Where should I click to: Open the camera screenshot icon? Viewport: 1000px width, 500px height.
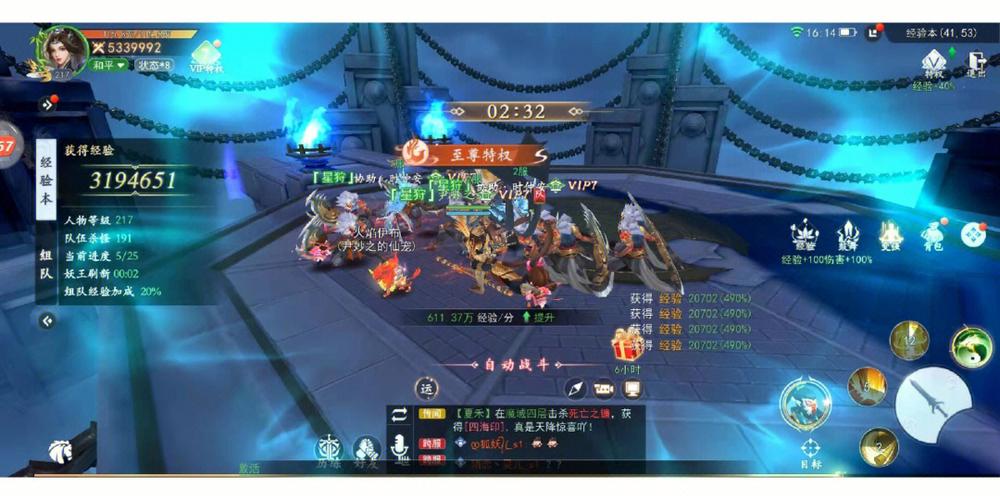point(603,389)
